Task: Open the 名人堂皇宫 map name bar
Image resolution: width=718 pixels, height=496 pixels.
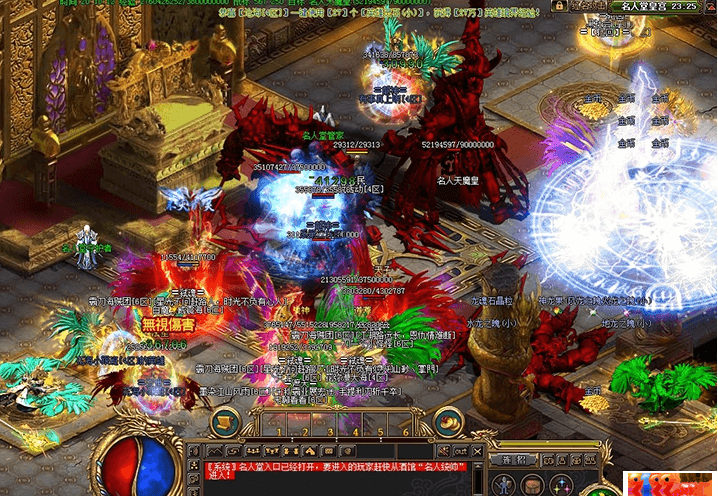Action: point(651,6)
